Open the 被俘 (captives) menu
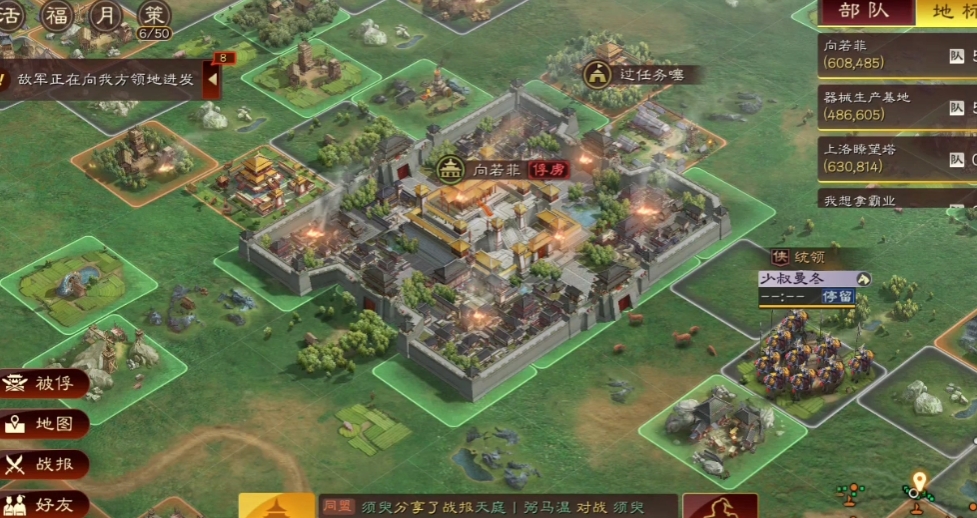 45,383
